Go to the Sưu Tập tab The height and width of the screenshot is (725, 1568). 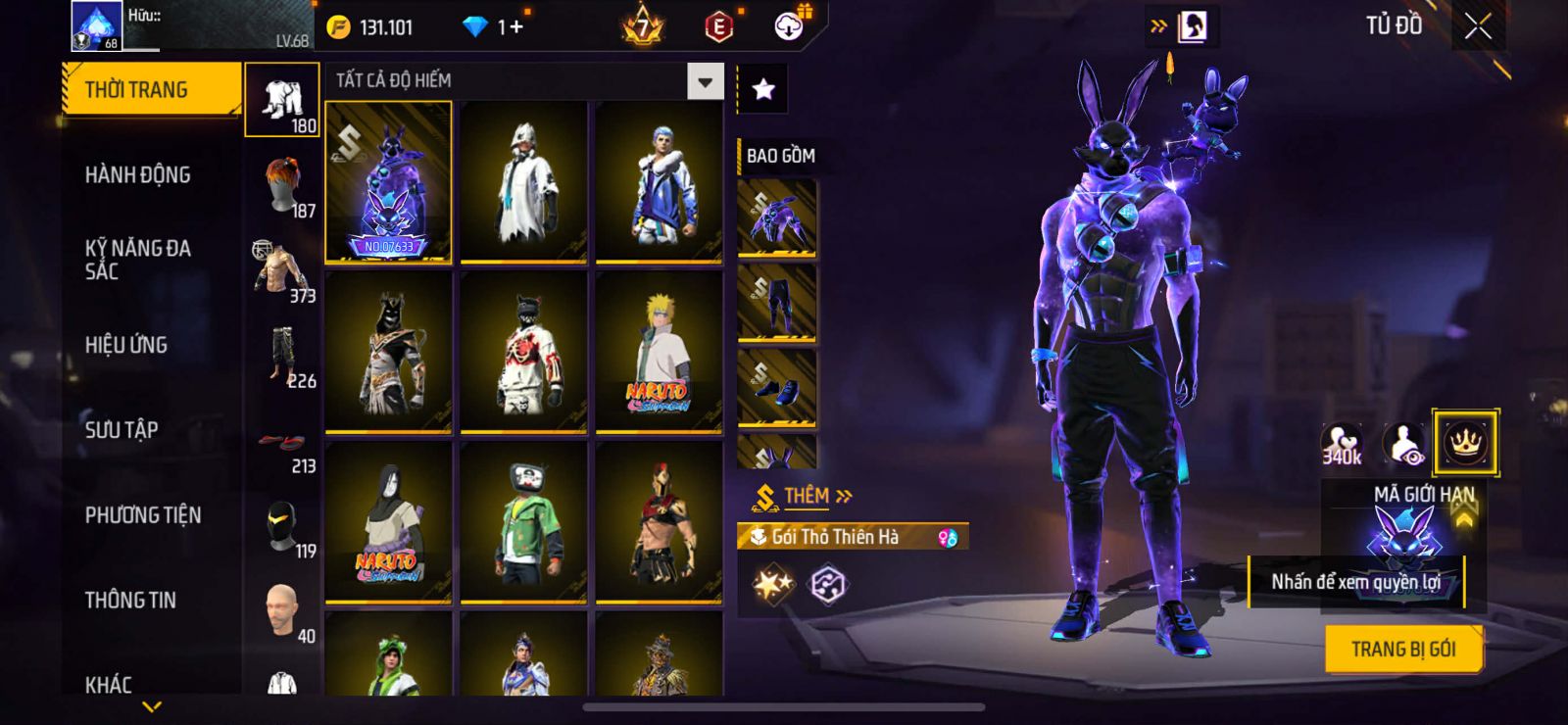(122, 429)
